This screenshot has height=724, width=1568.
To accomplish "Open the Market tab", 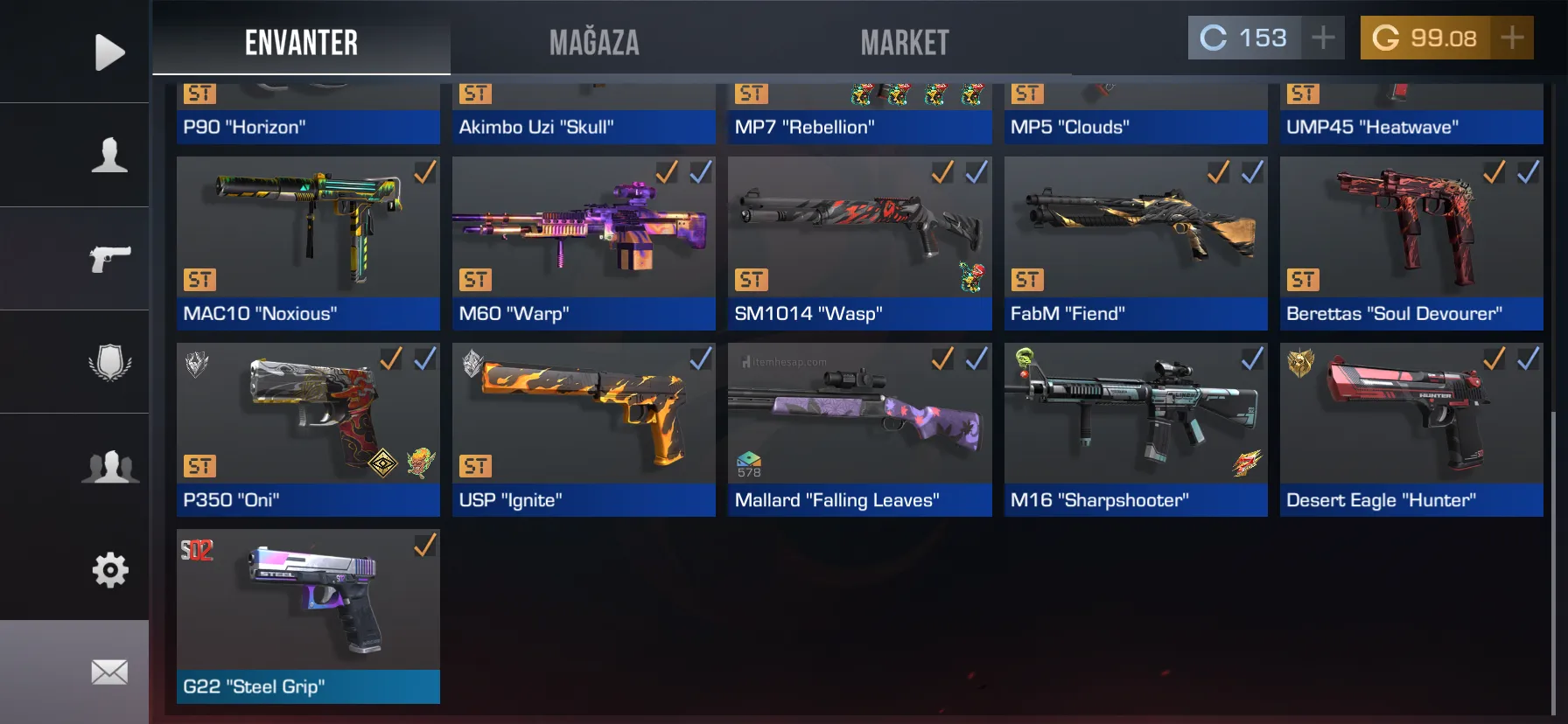I will click(x=905, y=42).
